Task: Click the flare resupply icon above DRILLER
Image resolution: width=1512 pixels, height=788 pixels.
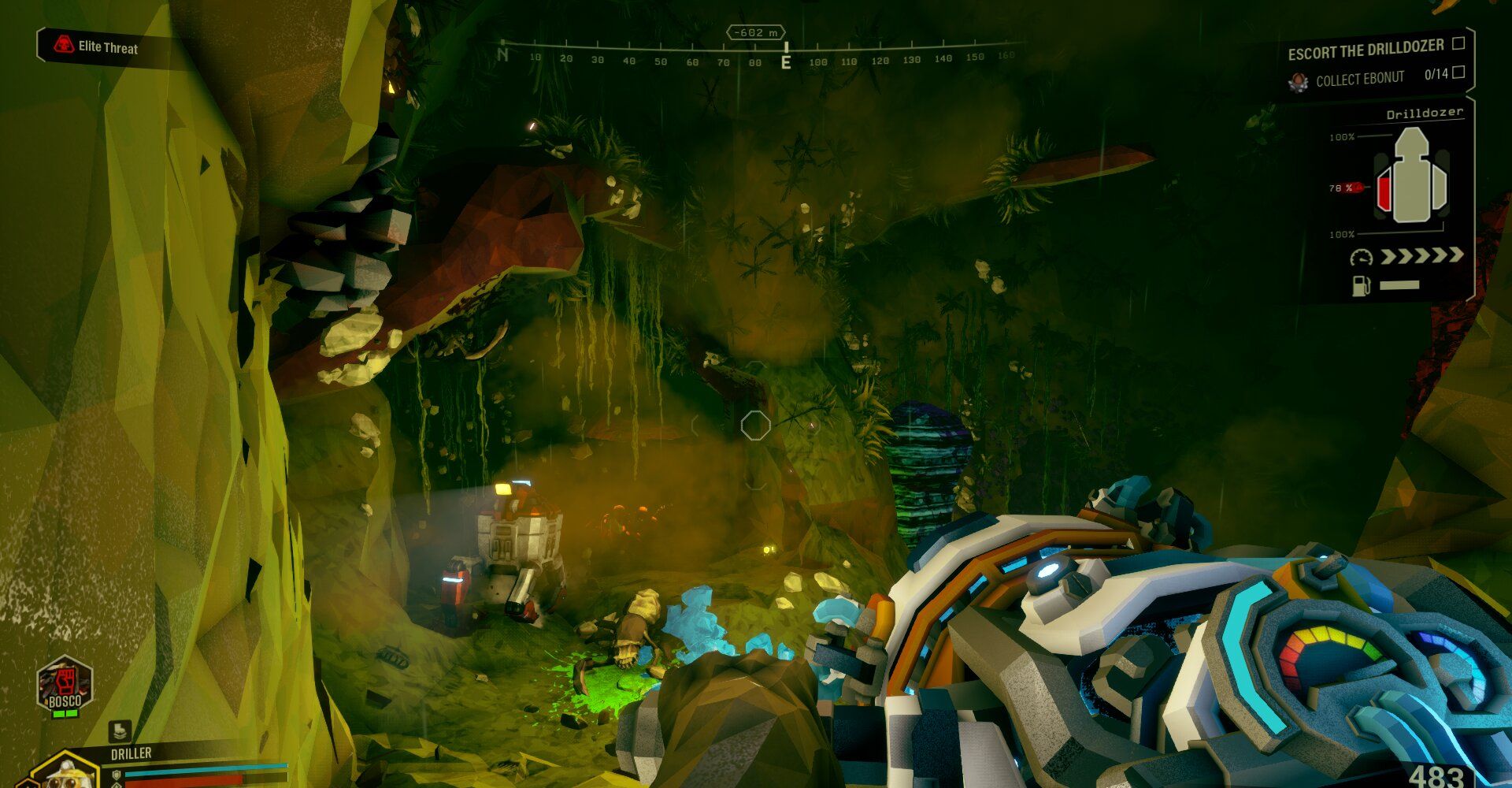Action: coord(120,731)
